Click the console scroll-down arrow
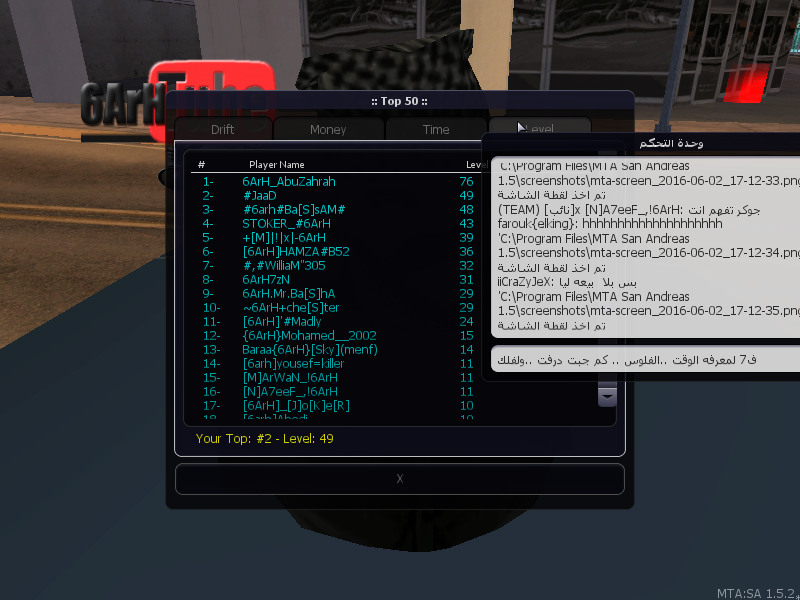The width and height of the screenshot is (800, 600). pos(607,397)
